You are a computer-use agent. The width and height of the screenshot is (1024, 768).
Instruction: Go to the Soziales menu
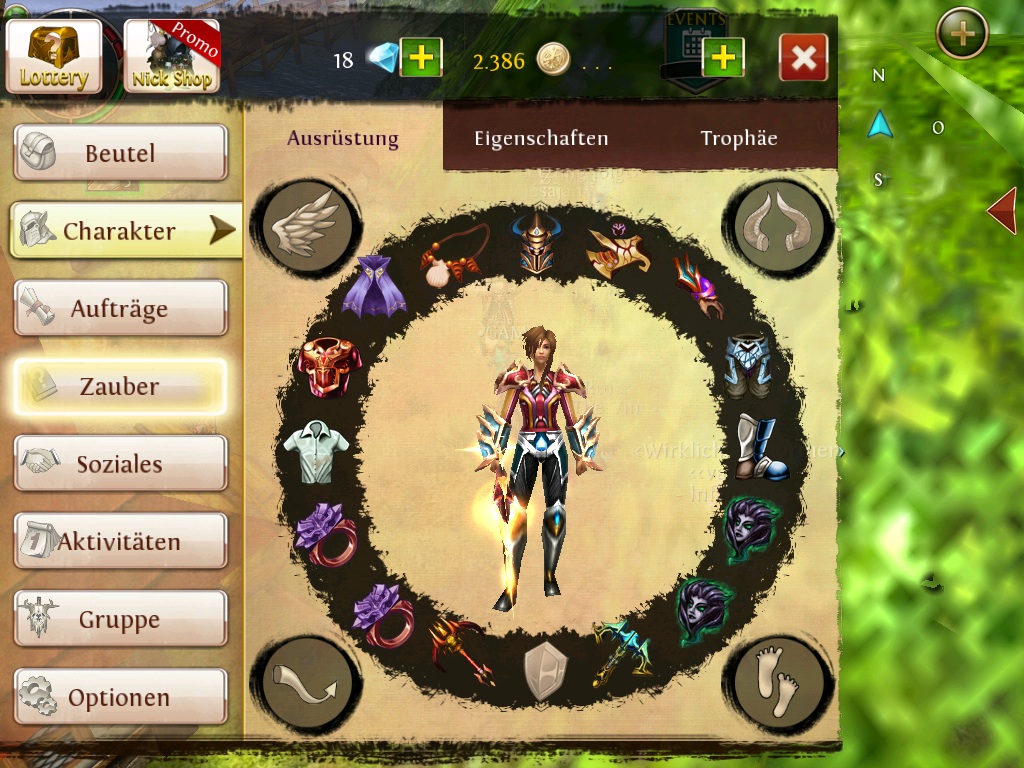tap(120, 464)
